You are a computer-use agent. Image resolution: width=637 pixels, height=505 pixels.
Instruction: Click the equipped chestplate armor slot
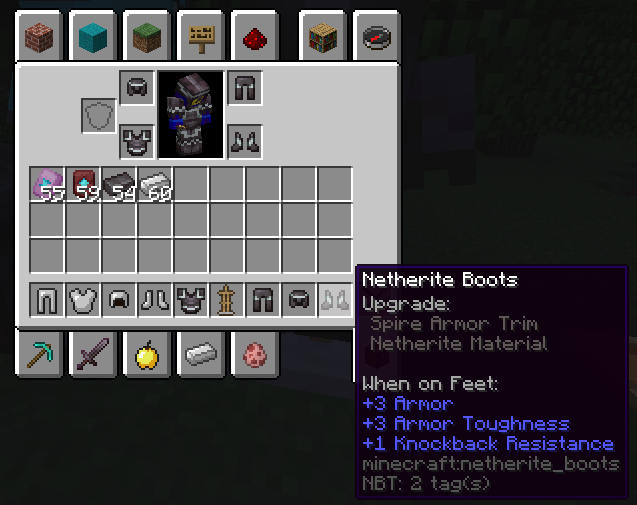click(x=137, y=141)
